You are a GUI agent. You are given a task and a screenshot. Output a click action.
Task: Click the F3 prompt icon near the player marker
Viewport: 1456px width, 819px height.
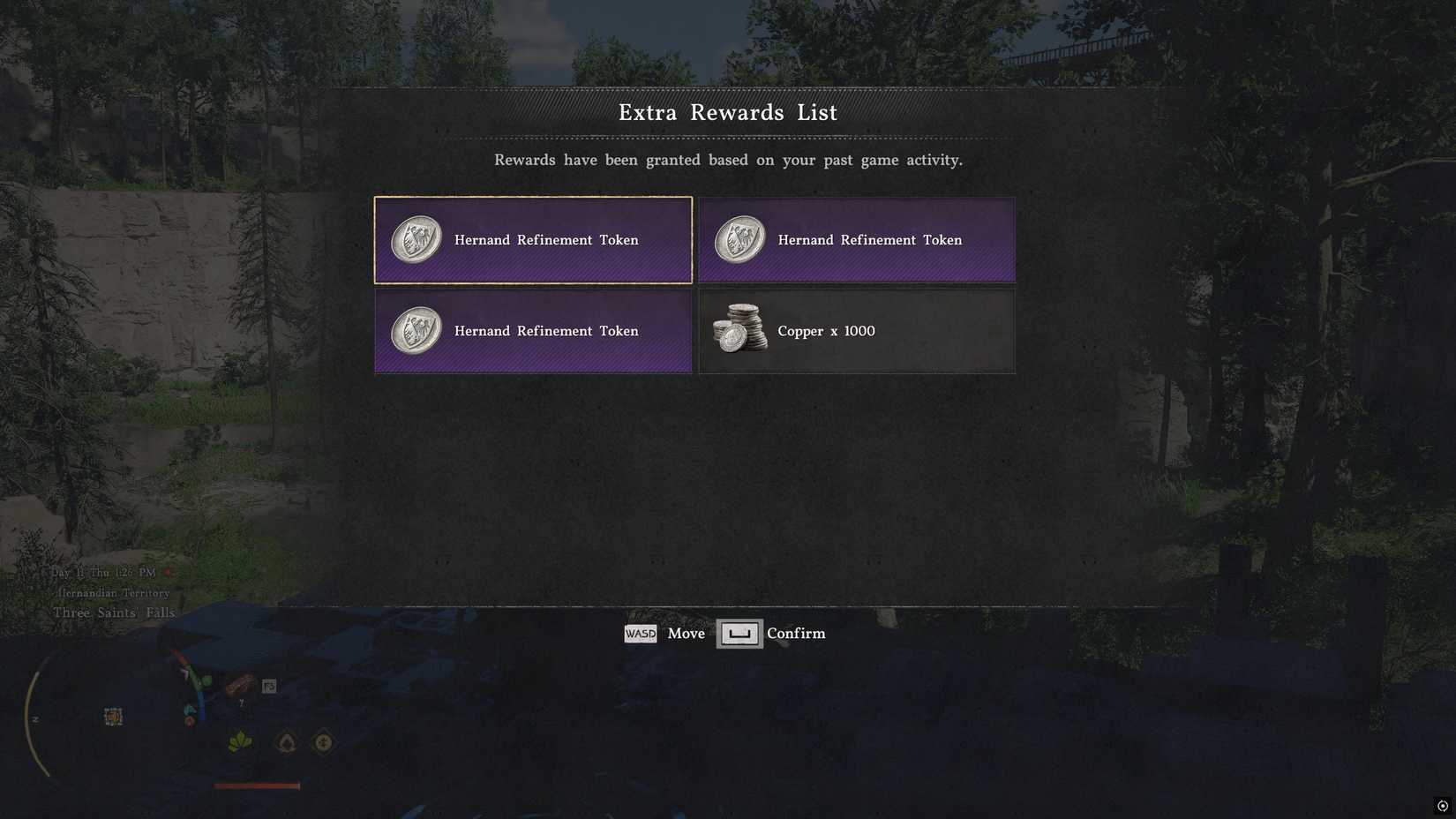(x=269, y=686)
